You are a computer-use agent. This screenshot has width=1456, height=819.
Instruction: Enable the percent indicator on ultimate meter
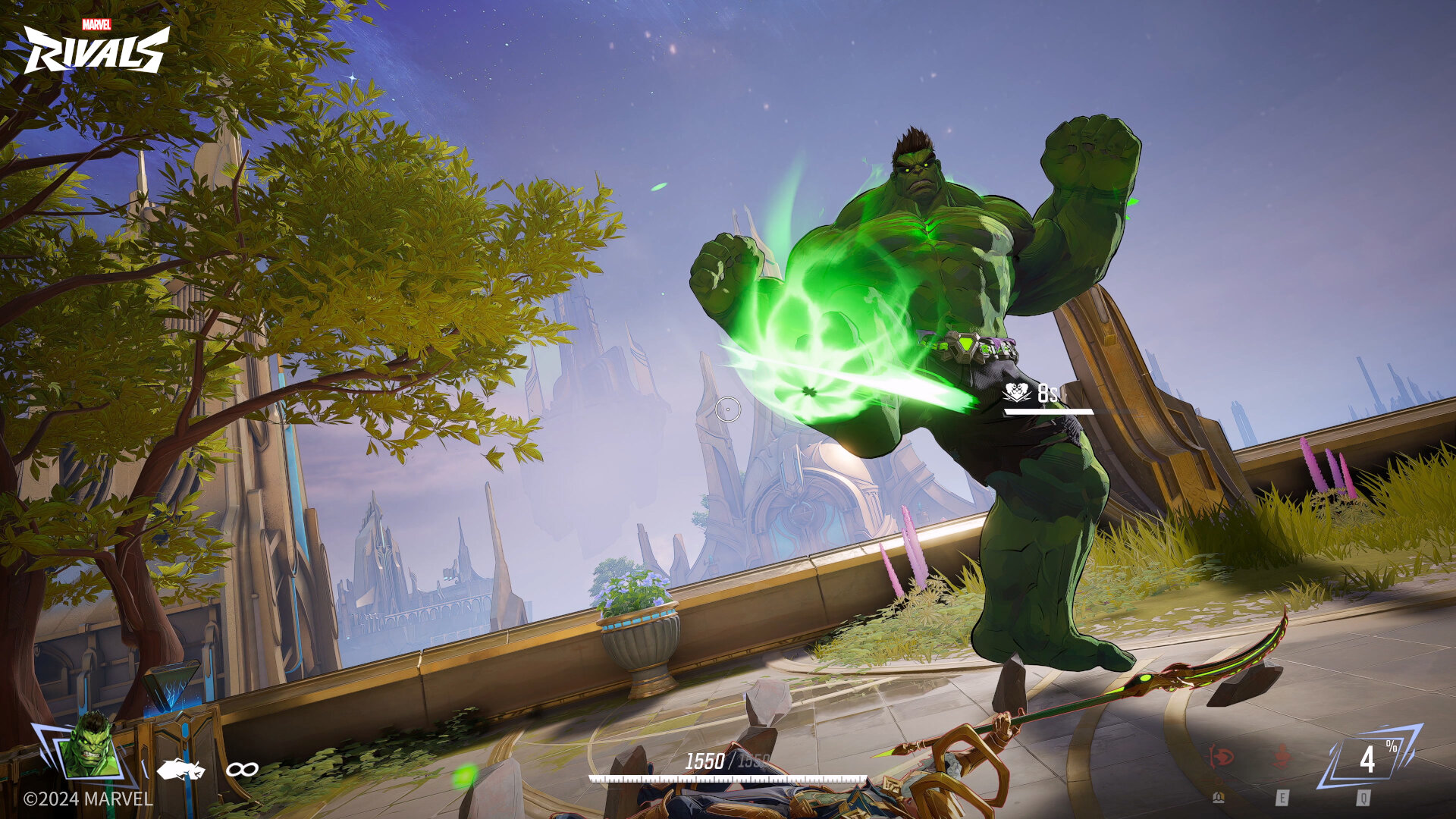1392,746
